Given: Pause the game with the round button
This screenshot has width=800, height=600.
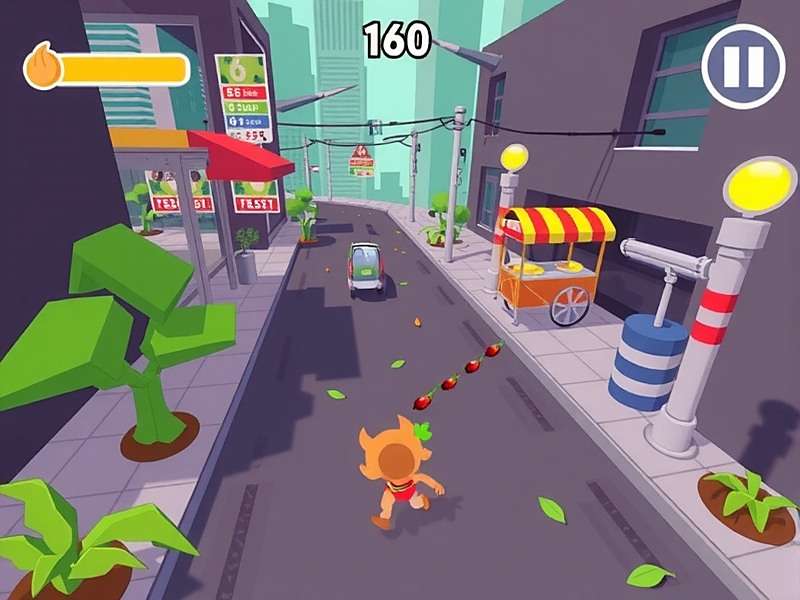Looking at the screenshot, I should 743,66.
